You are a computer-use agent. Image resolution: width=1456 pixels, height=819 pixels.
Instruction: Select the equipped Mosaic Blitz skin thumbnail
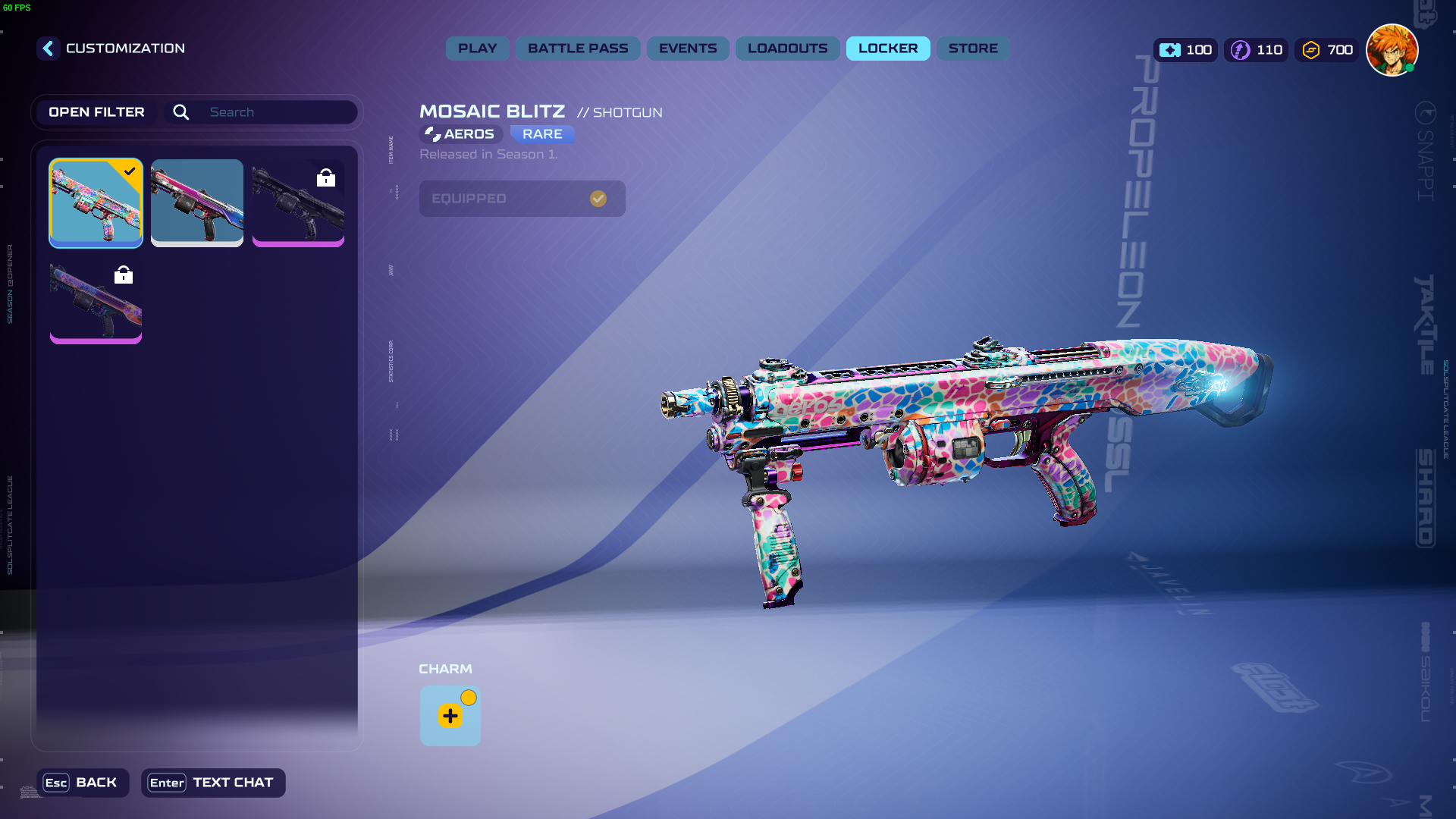coord(96,202)
